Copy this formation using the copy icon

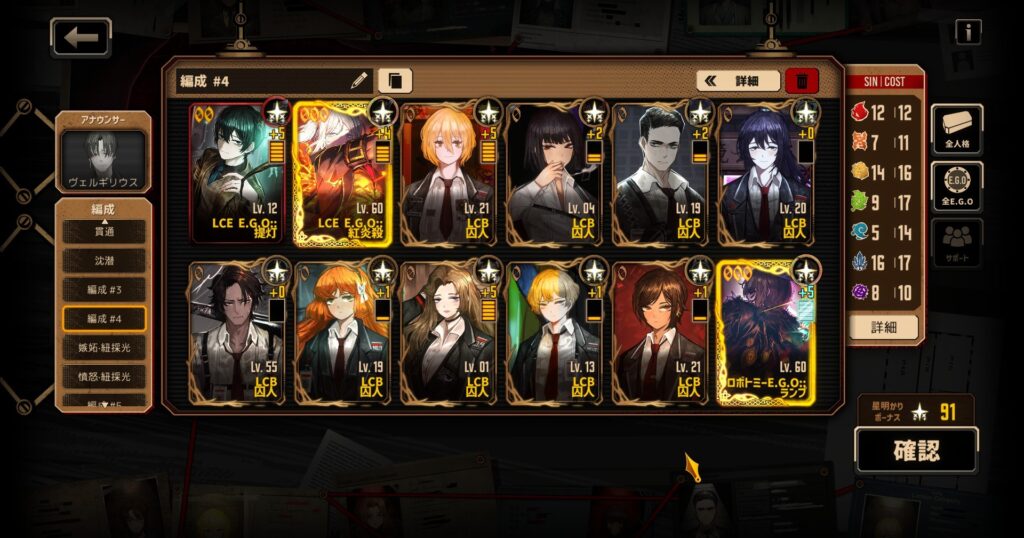pyautogui.click(x=395, y=81)
